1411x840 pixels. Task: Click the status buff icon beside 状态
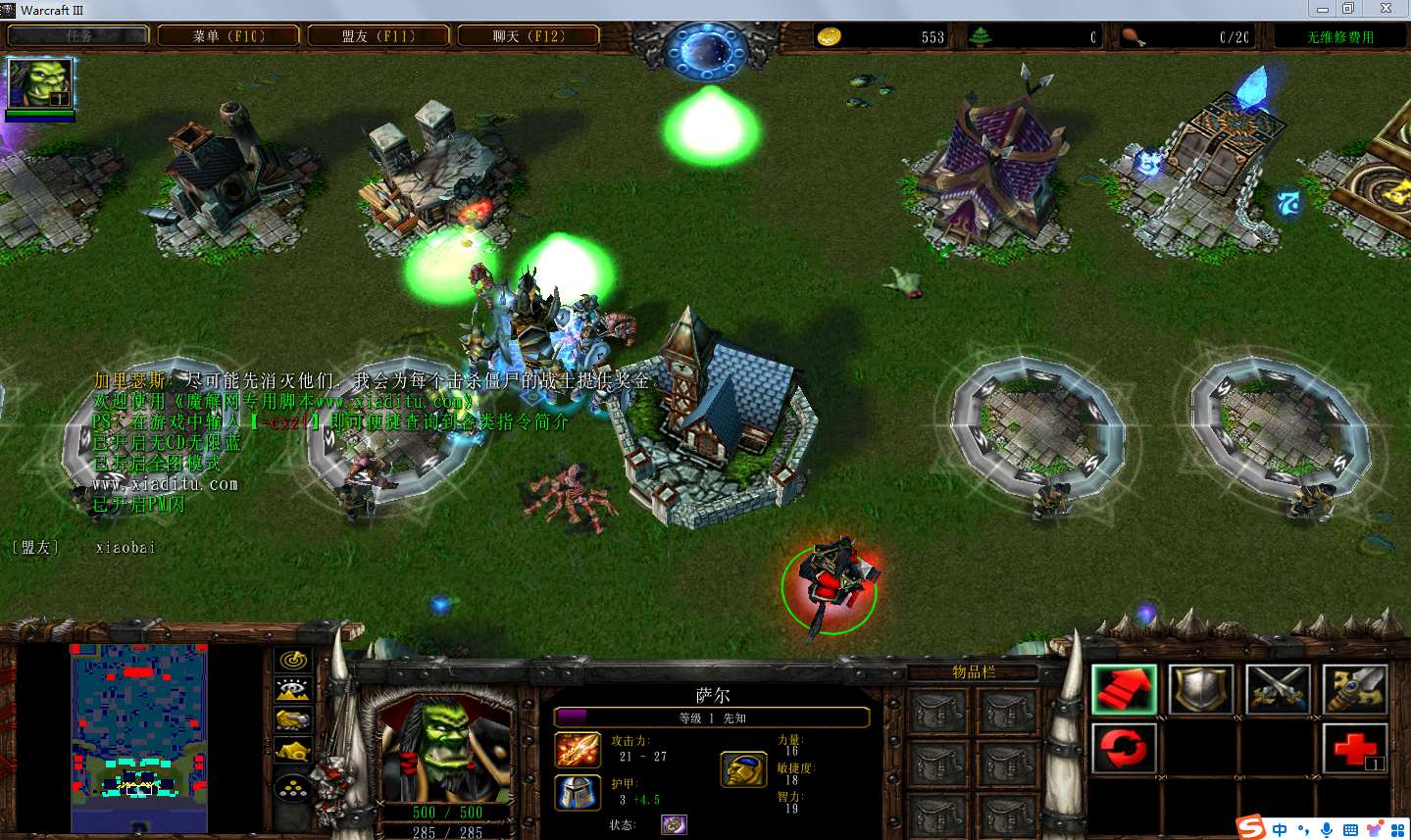tap(674, 824)
